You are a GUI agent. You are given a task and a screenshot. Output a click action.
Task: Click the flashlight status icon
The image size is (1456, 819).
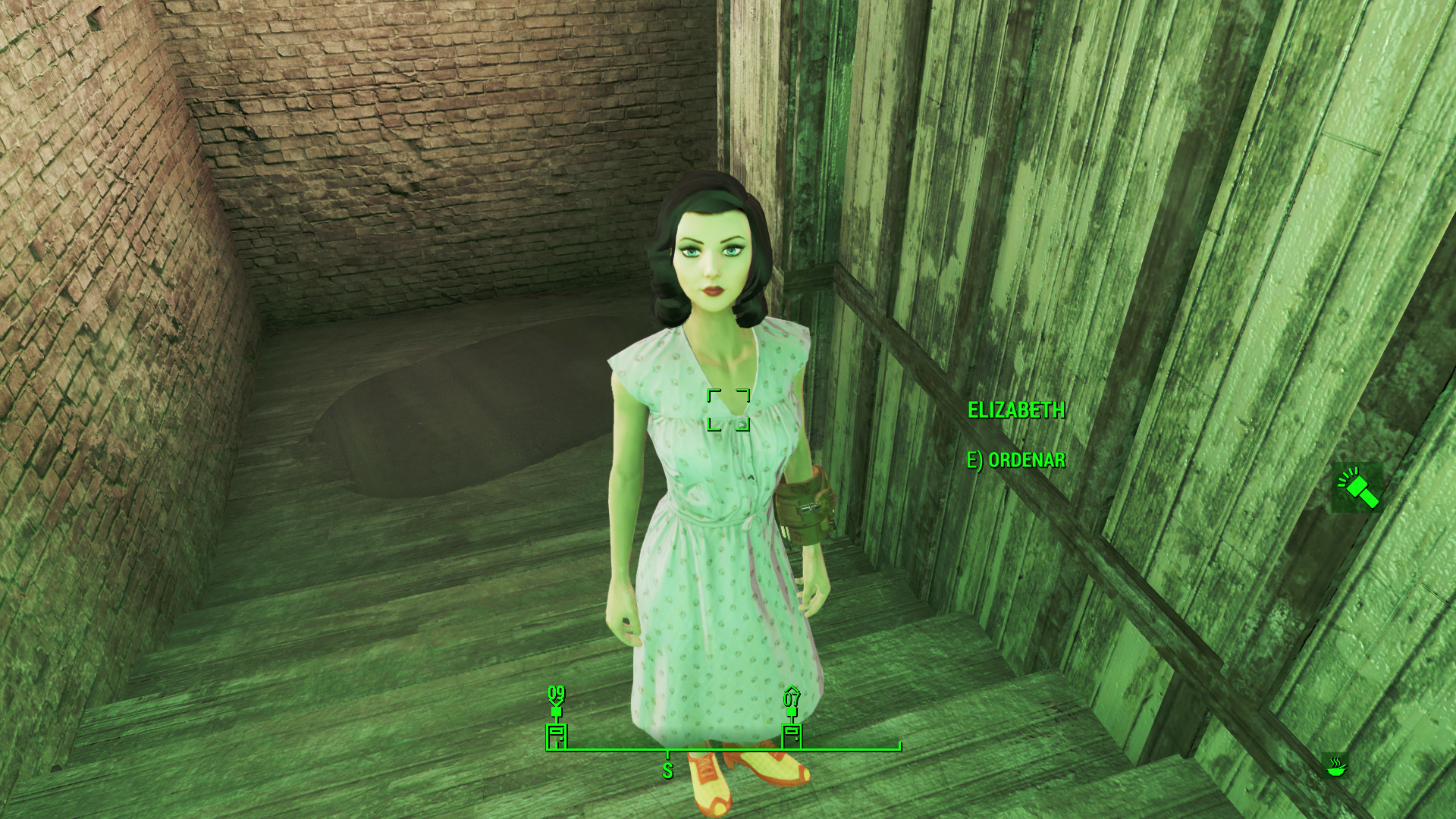coord(1357,488)
